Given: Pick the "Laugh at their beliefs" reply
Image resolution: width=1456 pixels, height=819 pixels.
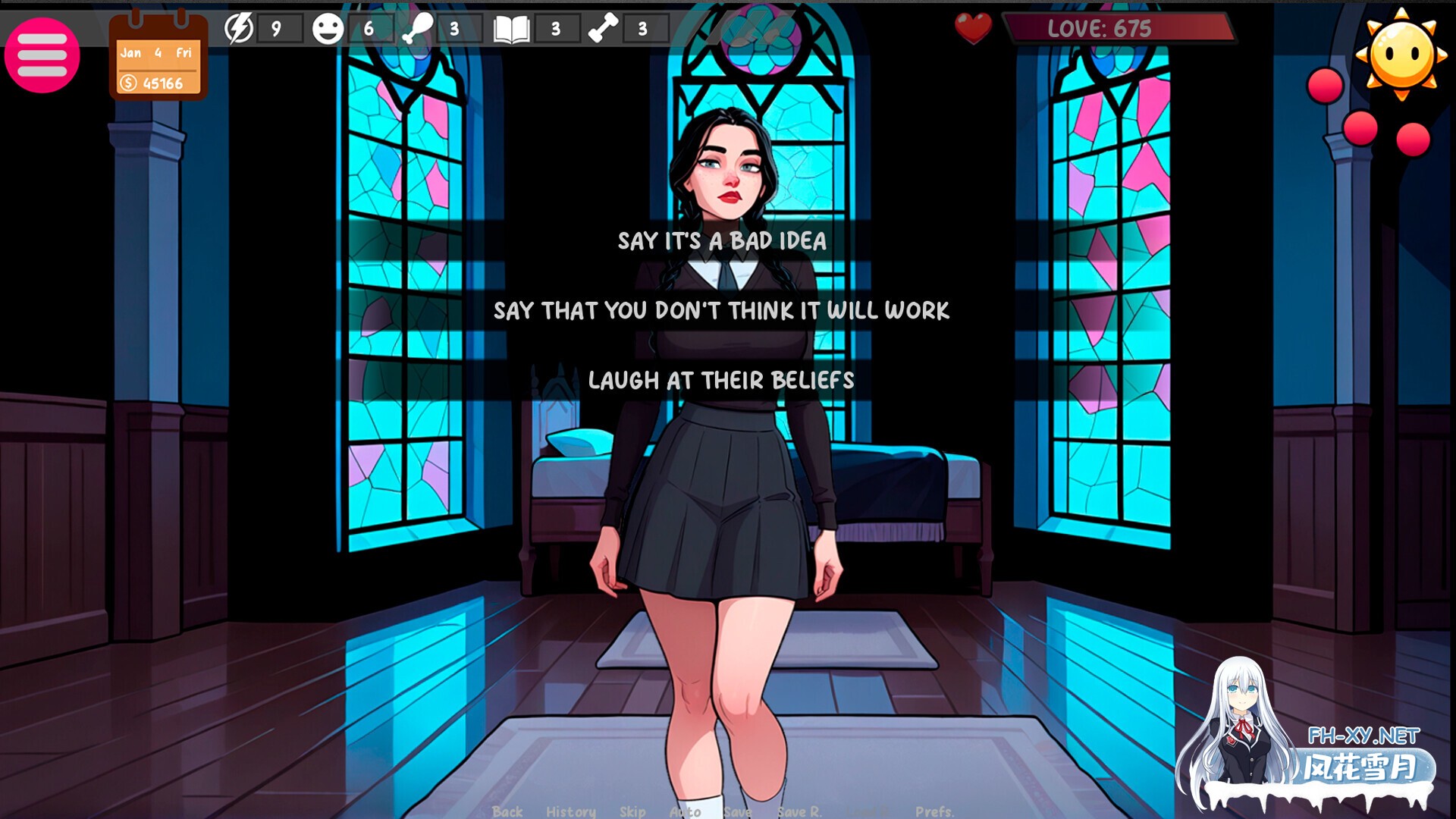Looking at the screenshot, I should [721, 381].
